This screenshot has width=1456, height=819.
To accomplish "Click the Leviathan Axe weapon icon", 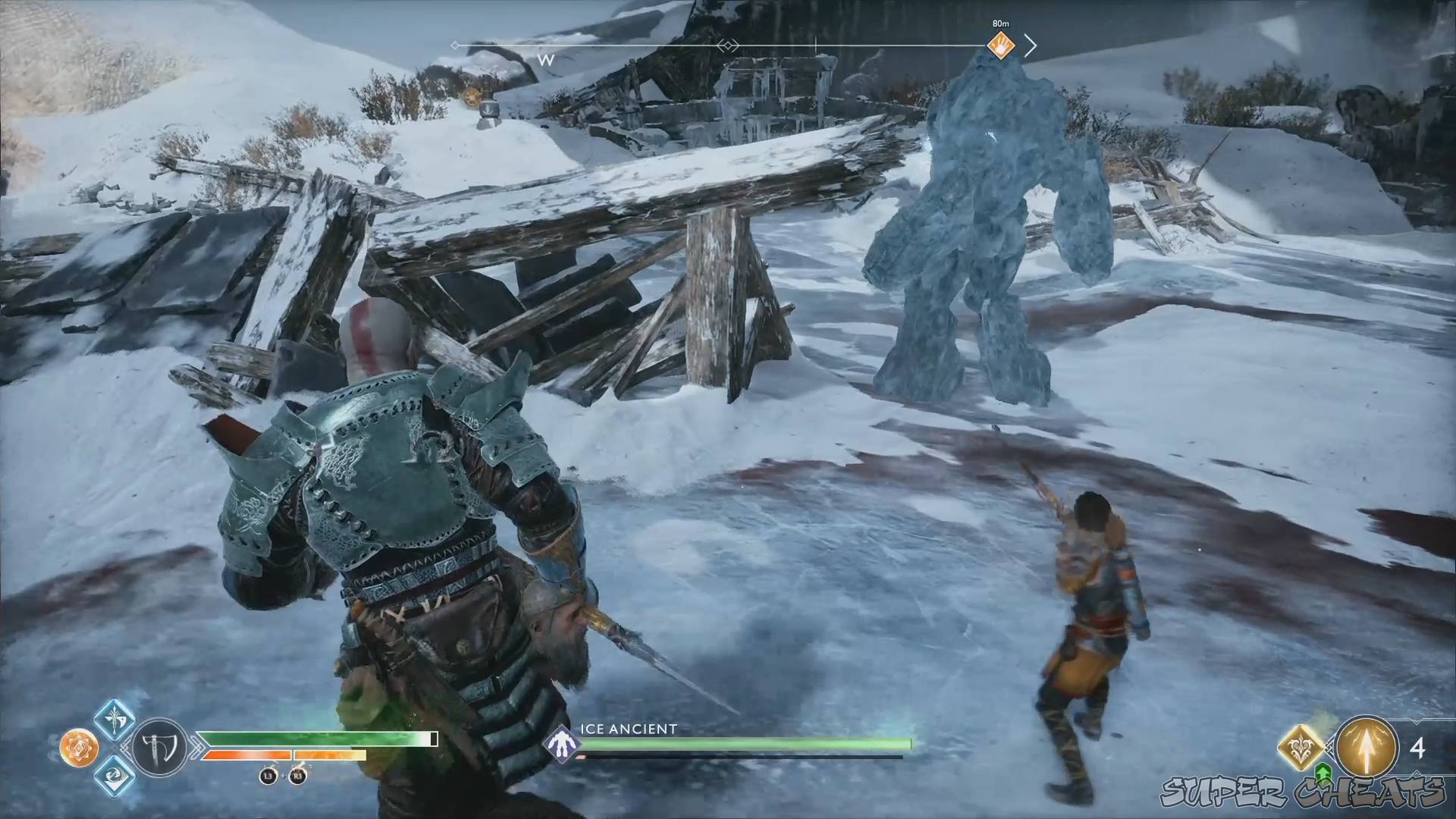I will (x=158, y=746).
